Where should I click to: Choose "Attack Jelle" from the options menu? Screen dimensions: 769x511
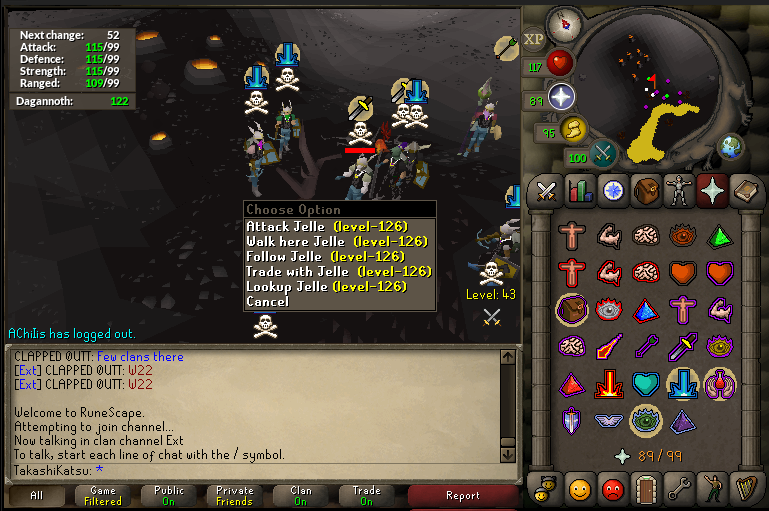point(326,226)
